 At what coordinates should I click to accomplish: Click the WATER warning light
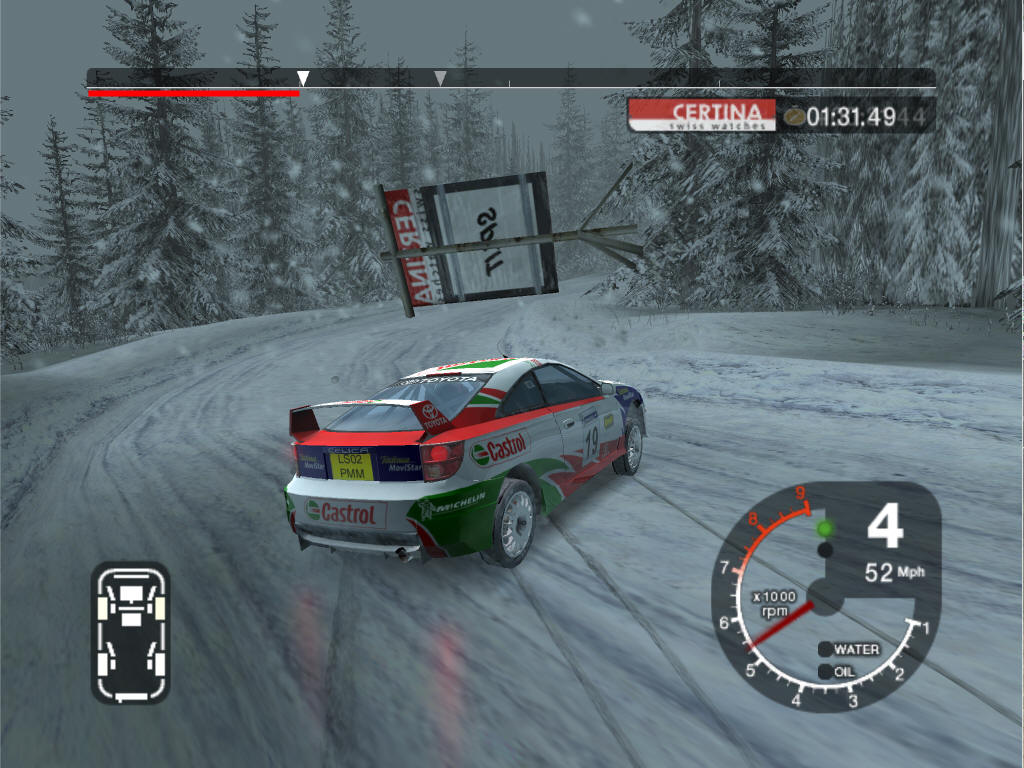[826, 649]
